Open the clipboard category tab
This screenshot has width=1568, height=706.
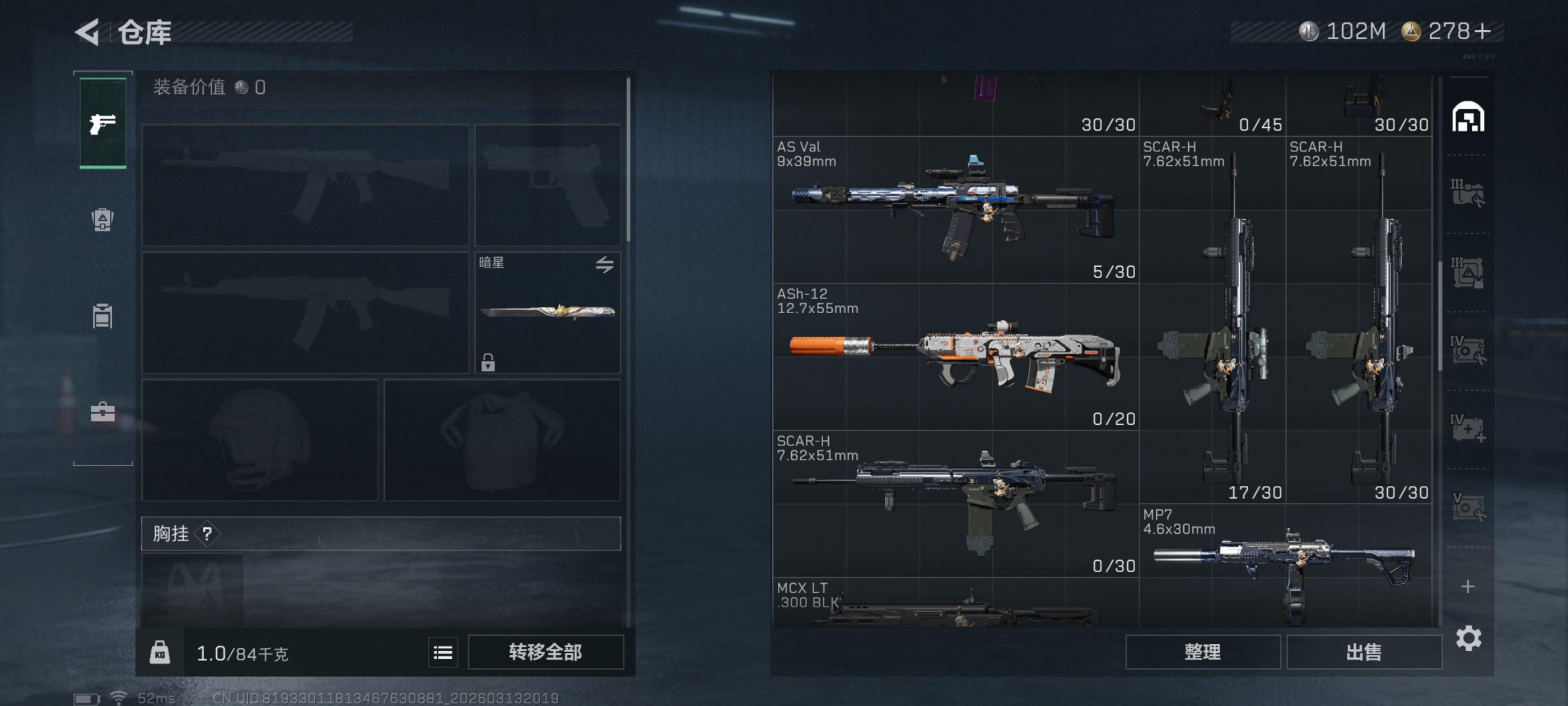point(103,315)
